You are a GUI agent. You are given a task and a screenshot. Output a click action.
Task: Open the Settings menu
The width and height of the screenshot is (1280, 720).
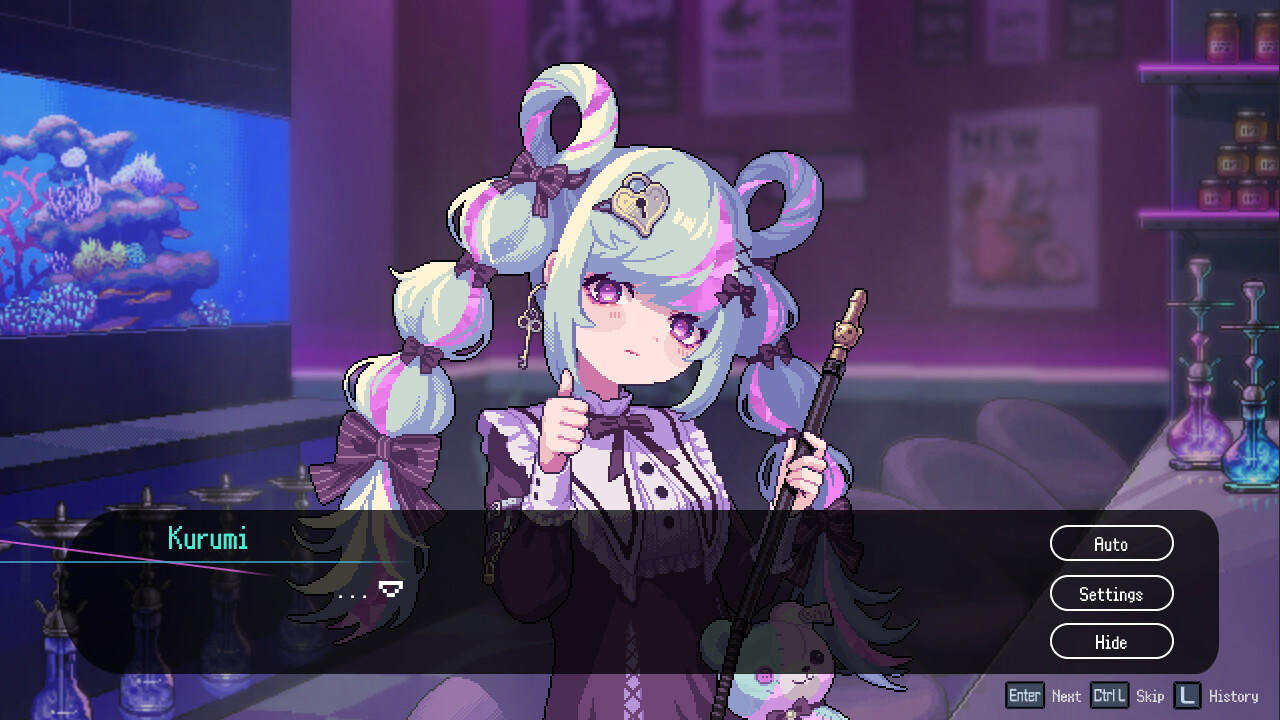pos(1111,593)
